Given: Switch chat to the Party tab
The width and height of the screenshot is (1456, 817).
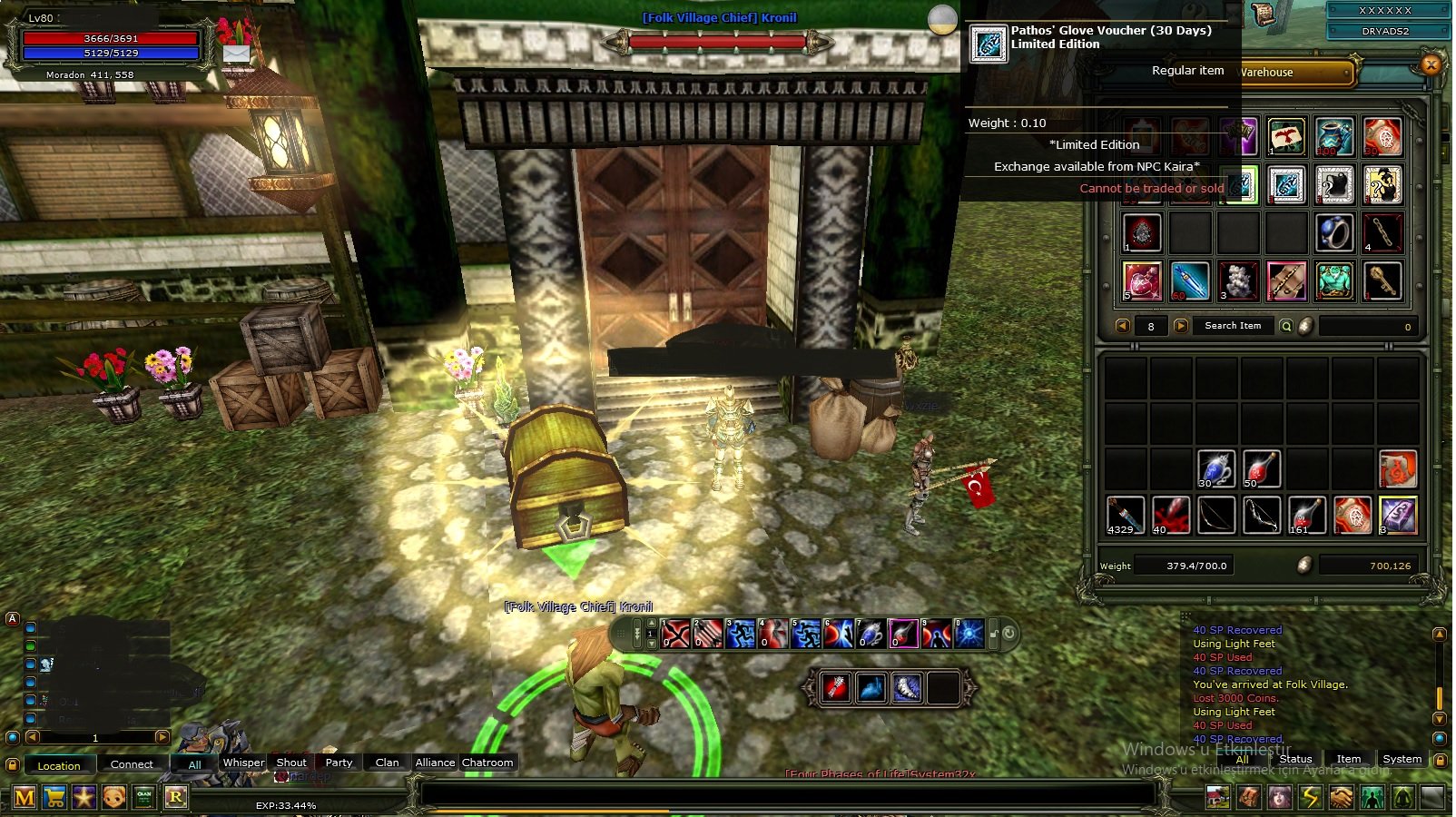Looking at the screenshot, I should 339,763.
